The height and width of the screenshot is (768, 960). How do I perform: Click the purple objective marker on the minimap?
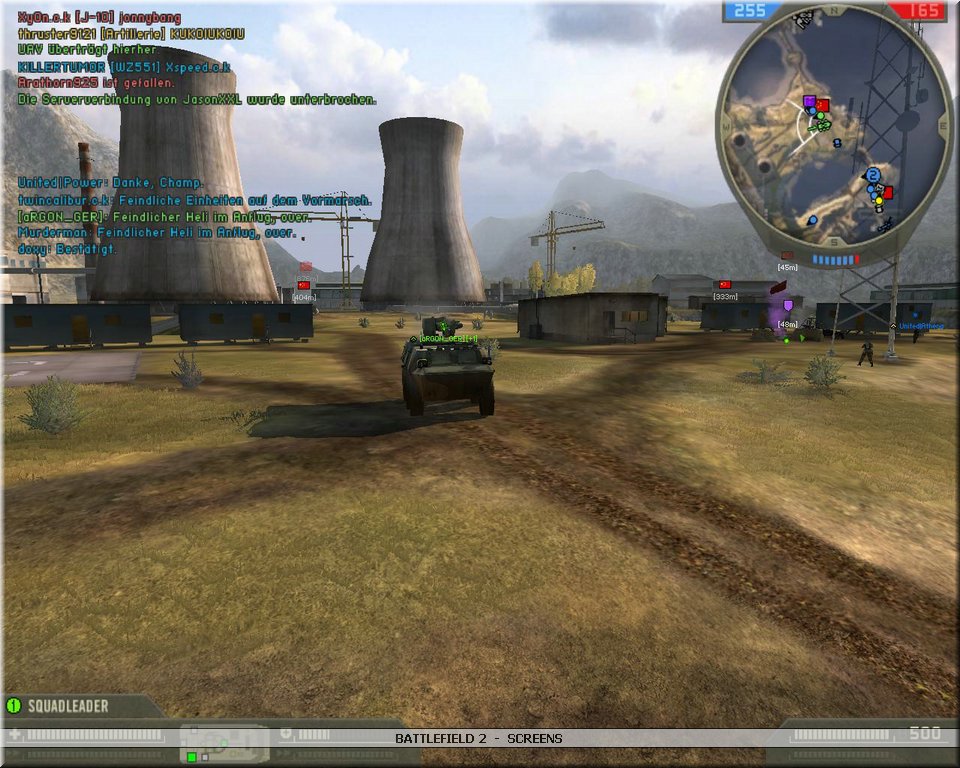point(809,101)
